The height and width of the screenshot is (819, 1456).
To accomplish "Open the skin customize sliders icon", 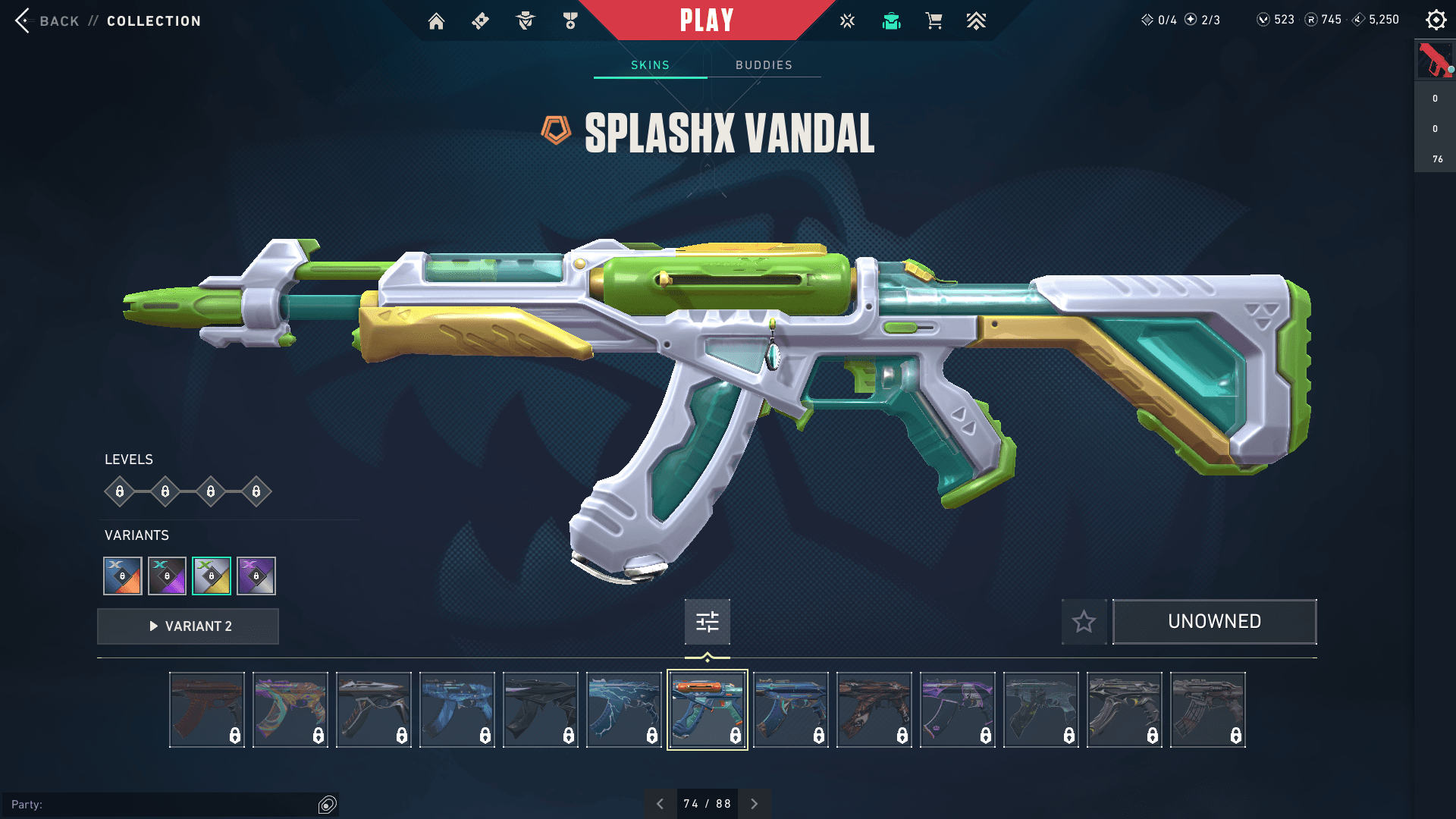I will click(x=707, y=622).
